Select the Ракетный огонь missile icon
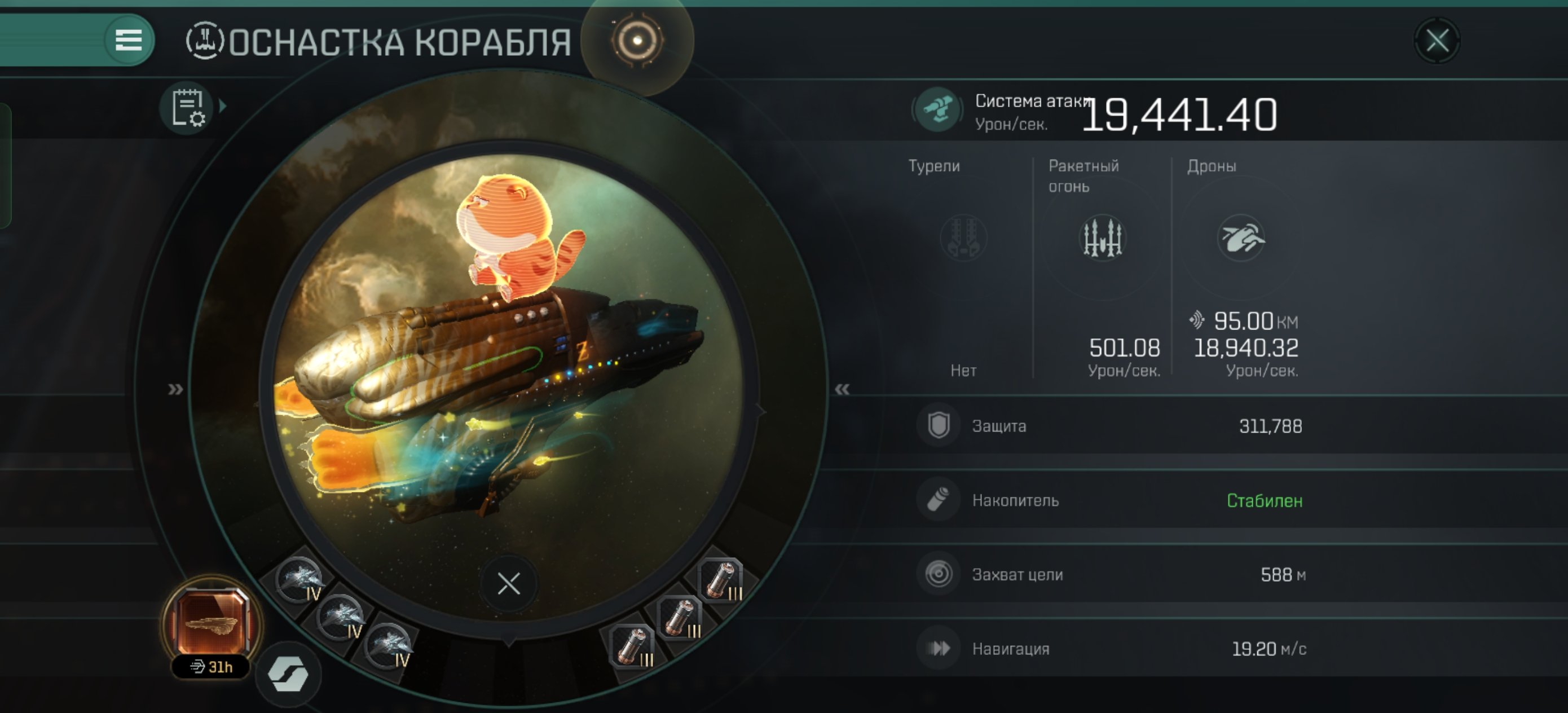1568x713 pixels. point(1102,238)
